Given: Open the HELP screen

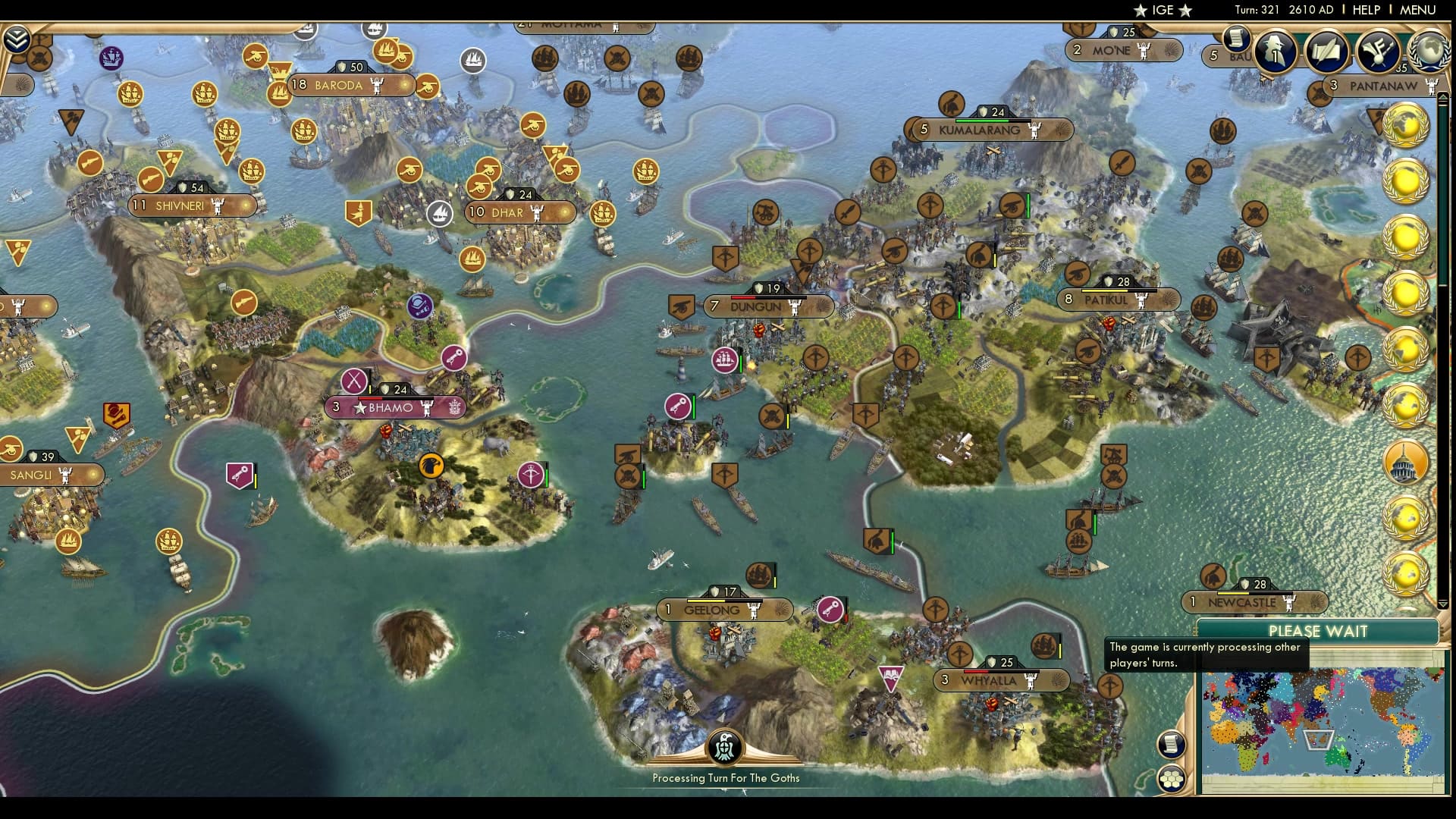Looking at the screenshot, I should pyautogui.click(x=1365, y=11).
